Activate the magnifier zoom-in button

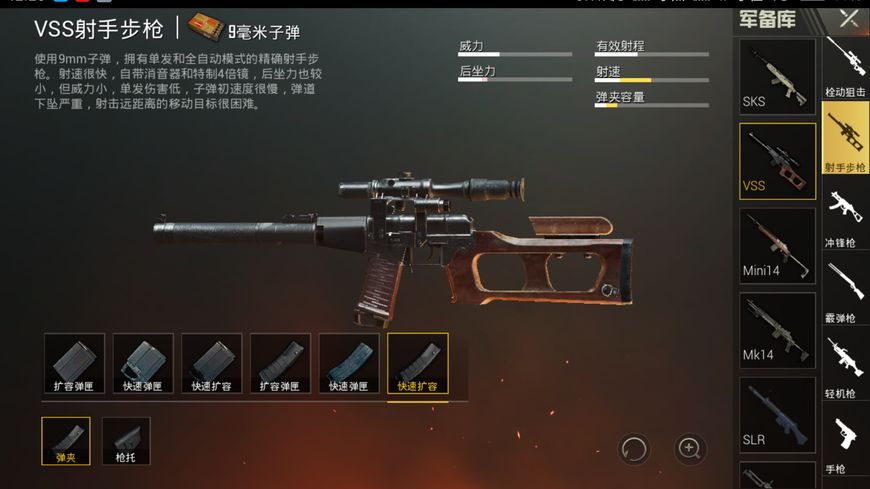[x=689, y=448]
